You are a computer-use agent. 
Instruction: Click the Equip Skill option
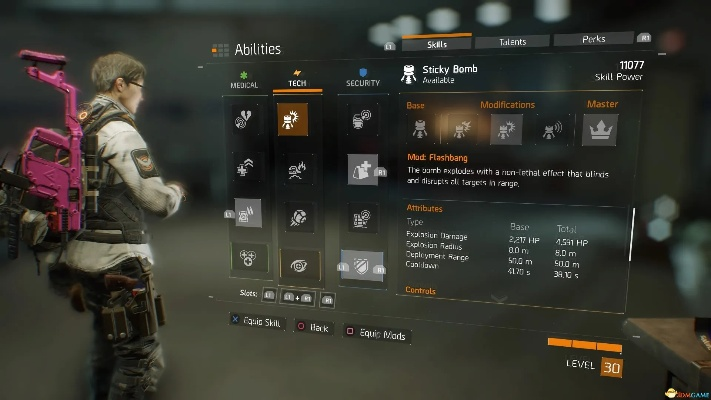pos(256,323)
